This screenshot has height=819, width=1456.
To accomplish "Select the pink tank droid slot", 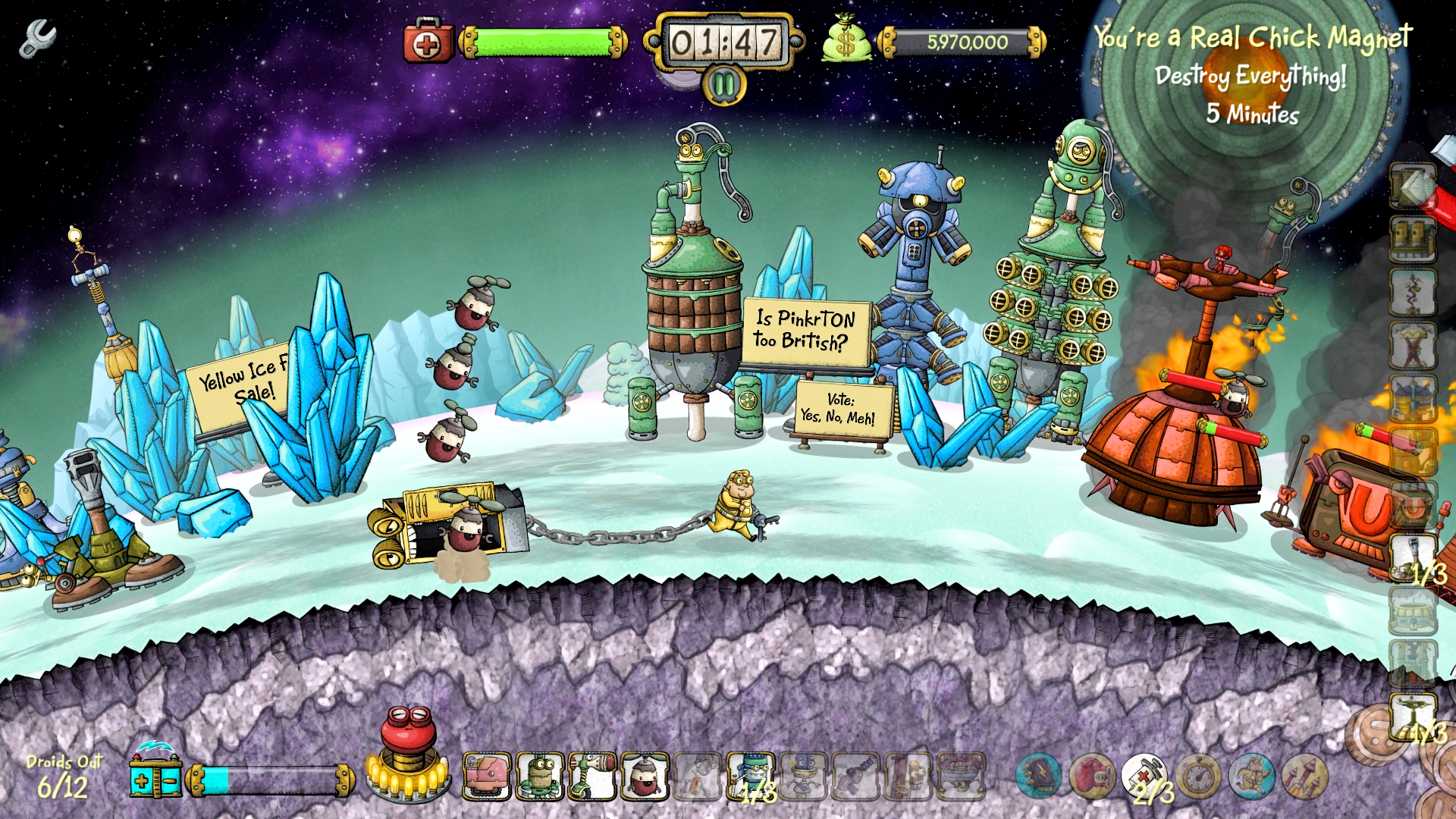I will [x=487, y=776].
